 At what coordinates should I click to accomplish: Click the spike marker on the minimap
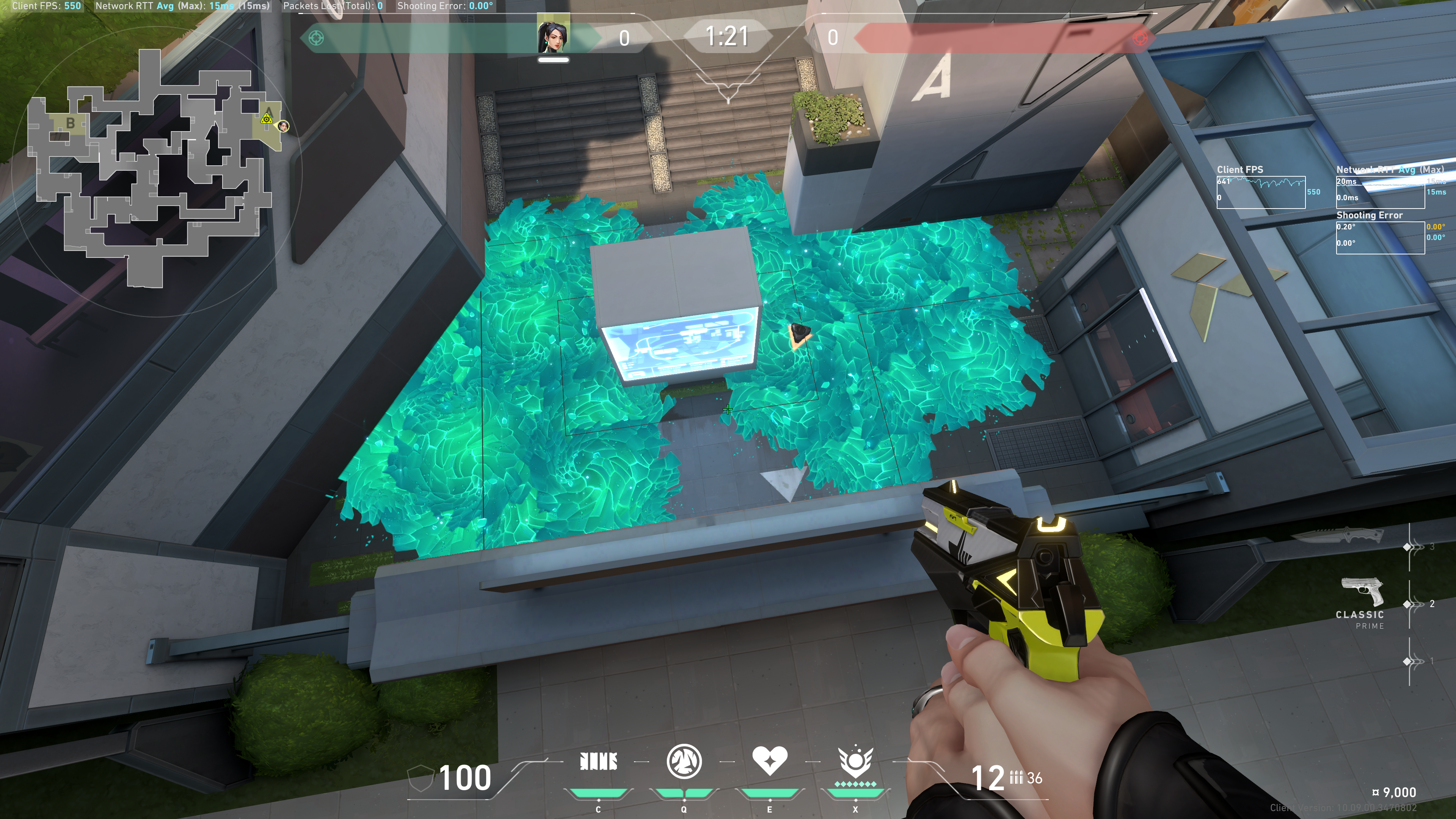(266, 119)
